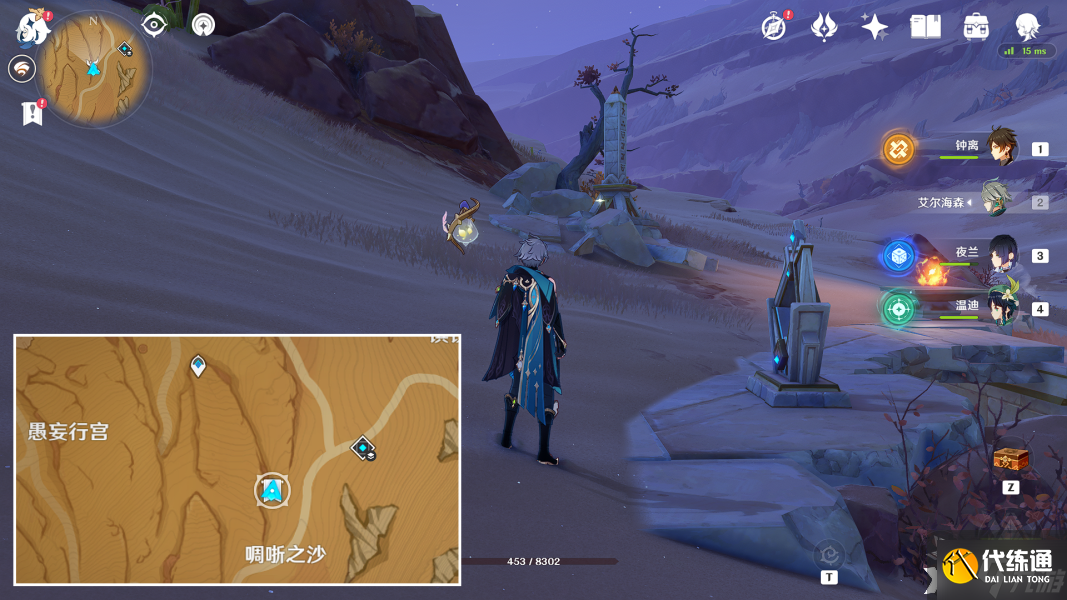The image size is (1067, 600).
Task: Open the Paimon main menu
Action: pyautogui.click(x=33, y=27)
